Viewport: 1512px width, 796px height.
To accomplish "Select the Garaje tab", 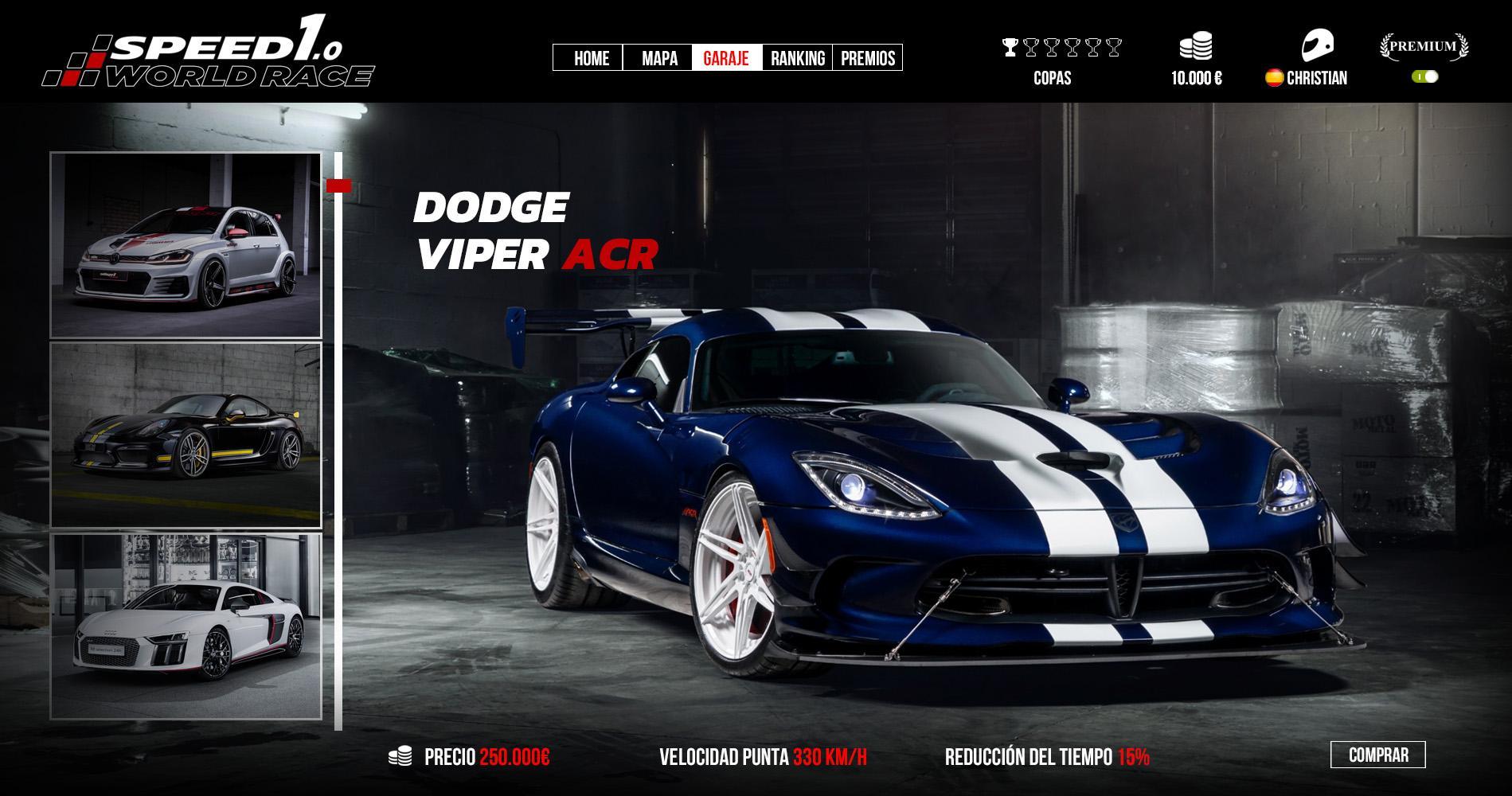I will 726,58.
